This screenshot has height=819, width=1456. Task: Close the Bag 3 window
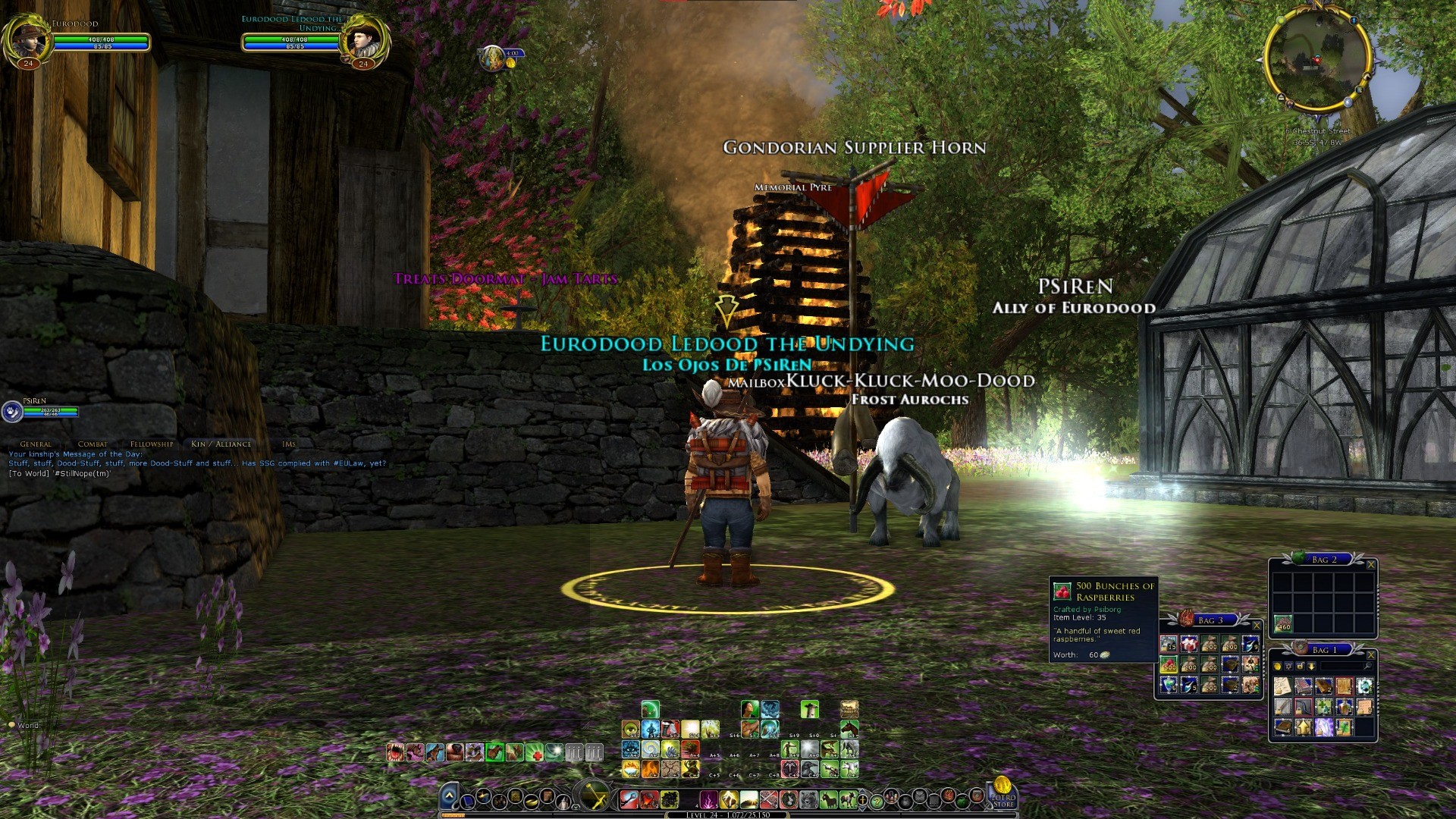[1257, 626]
